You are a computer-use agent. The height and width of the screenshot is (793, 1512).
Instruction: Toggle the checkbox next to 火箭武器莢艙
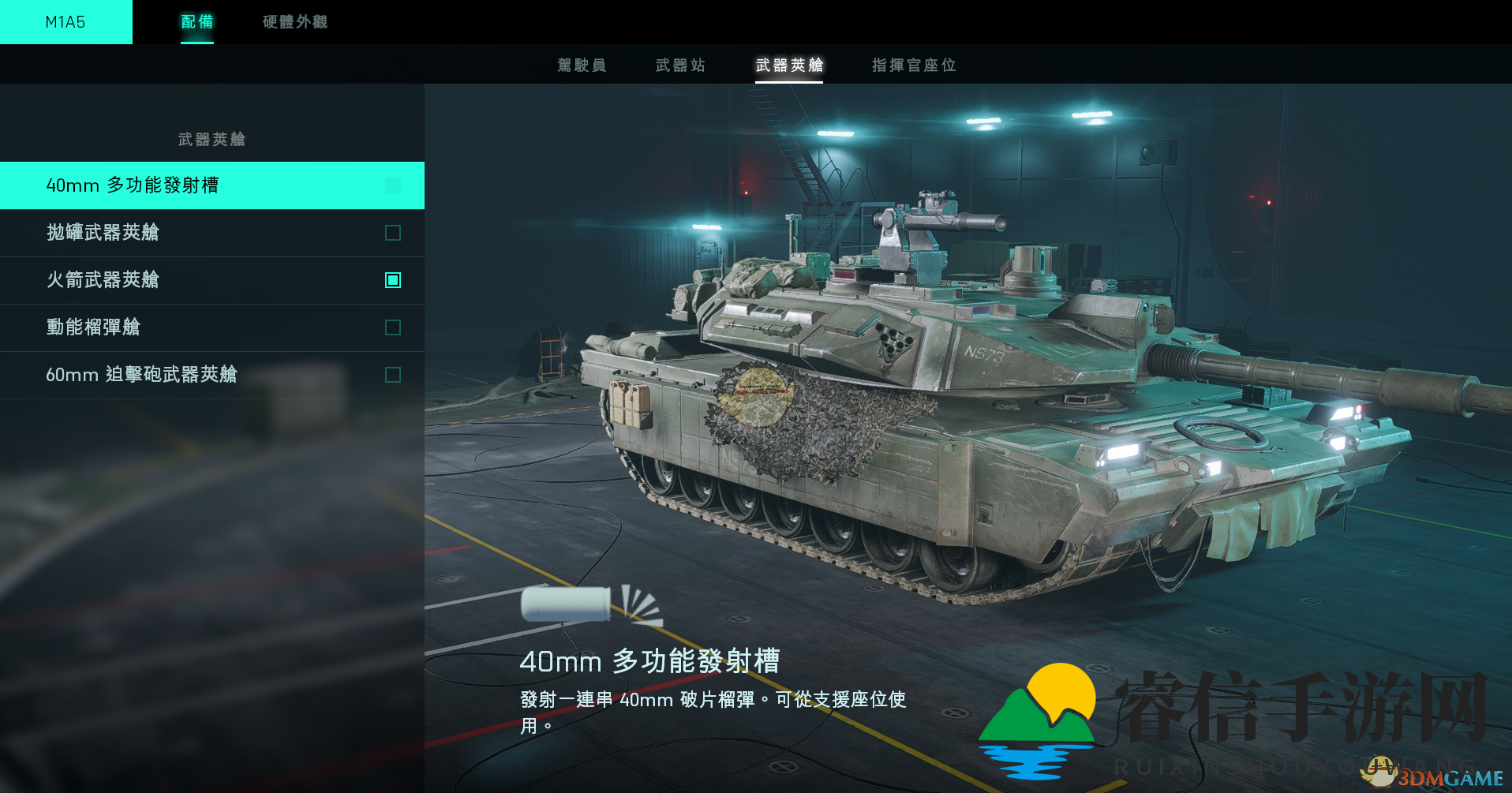(x=393, y=280)
